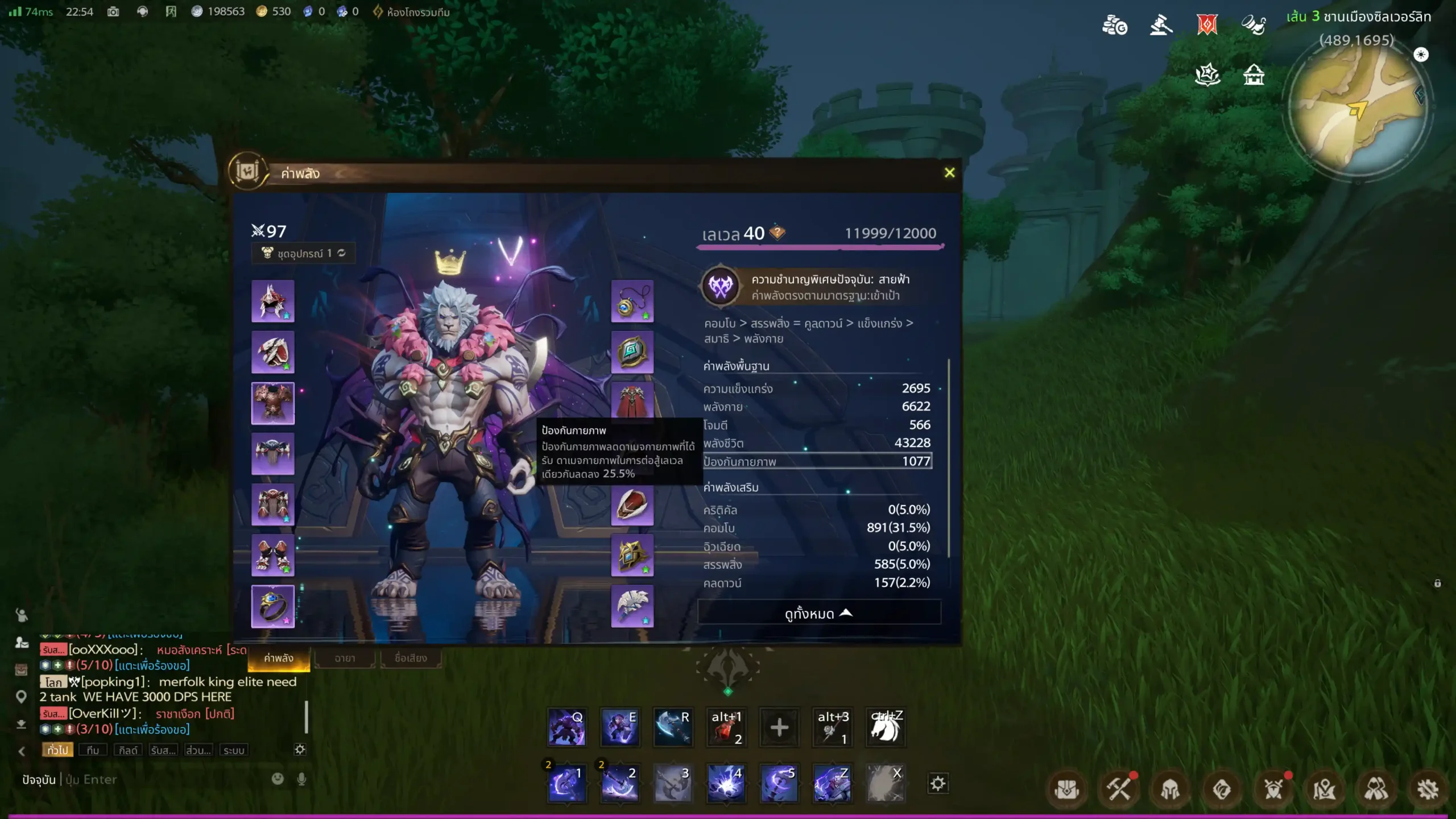1456x819 pixels.
Task: Select the blue gem ring slot
Action: pos(273,606)
